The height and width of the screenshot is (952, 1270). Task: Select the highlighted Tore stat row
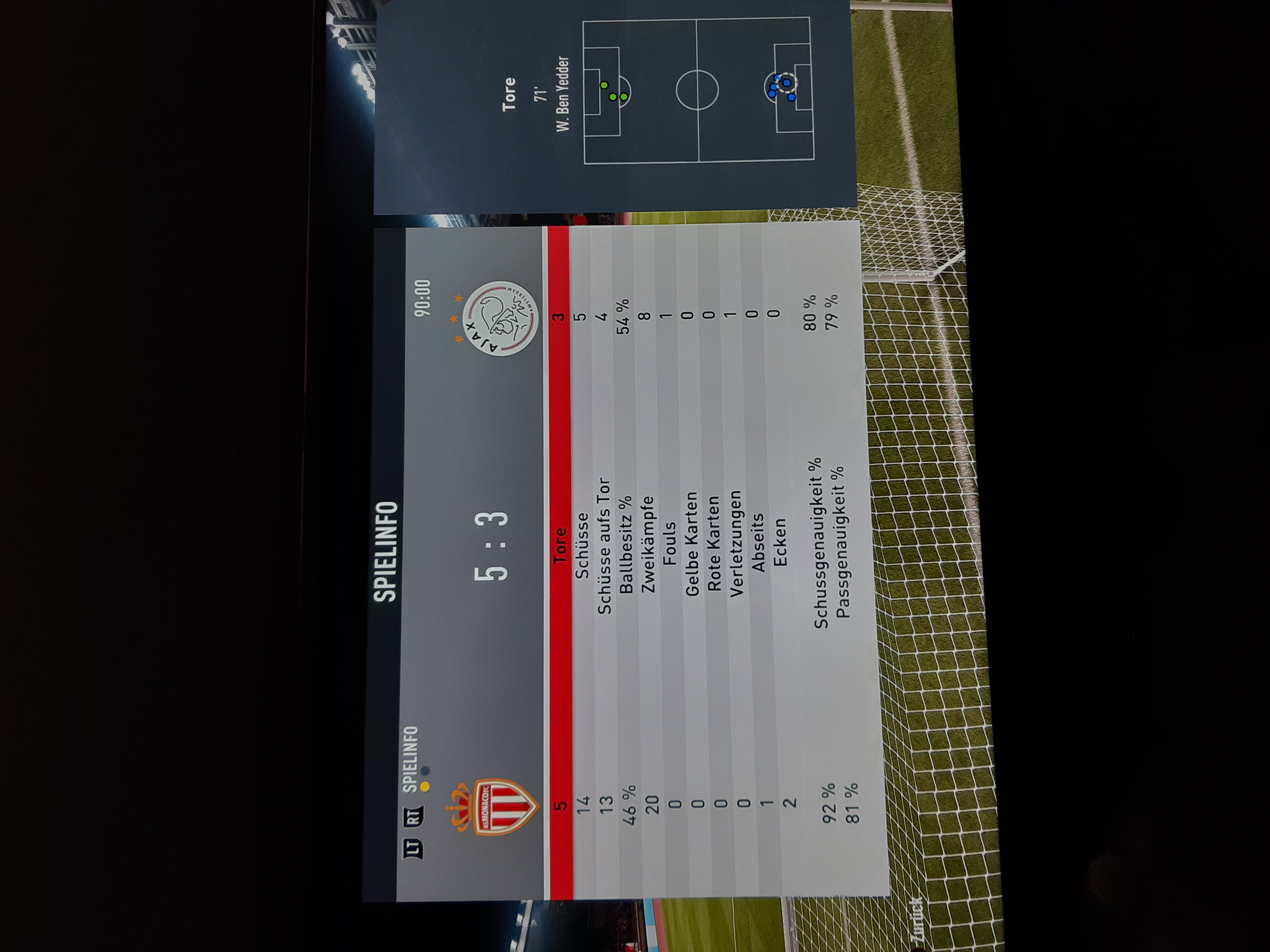click(x=560, y=545)
